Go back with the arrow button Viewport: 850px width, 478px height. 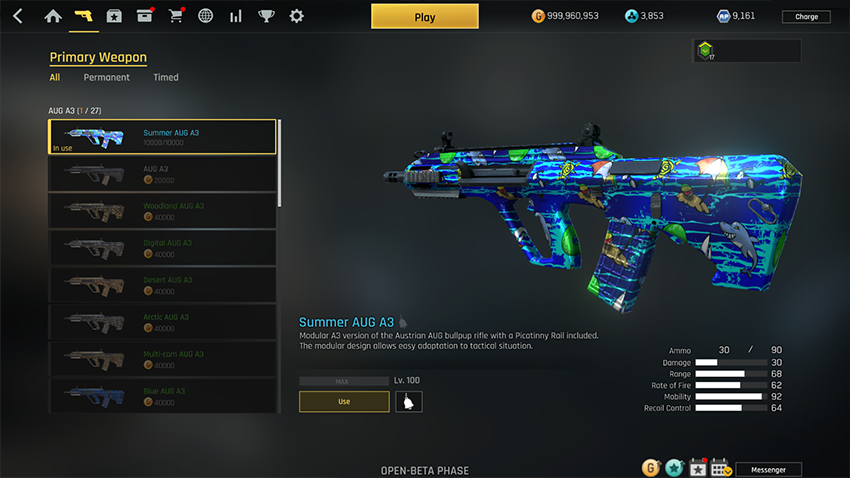tap(17, 16)
